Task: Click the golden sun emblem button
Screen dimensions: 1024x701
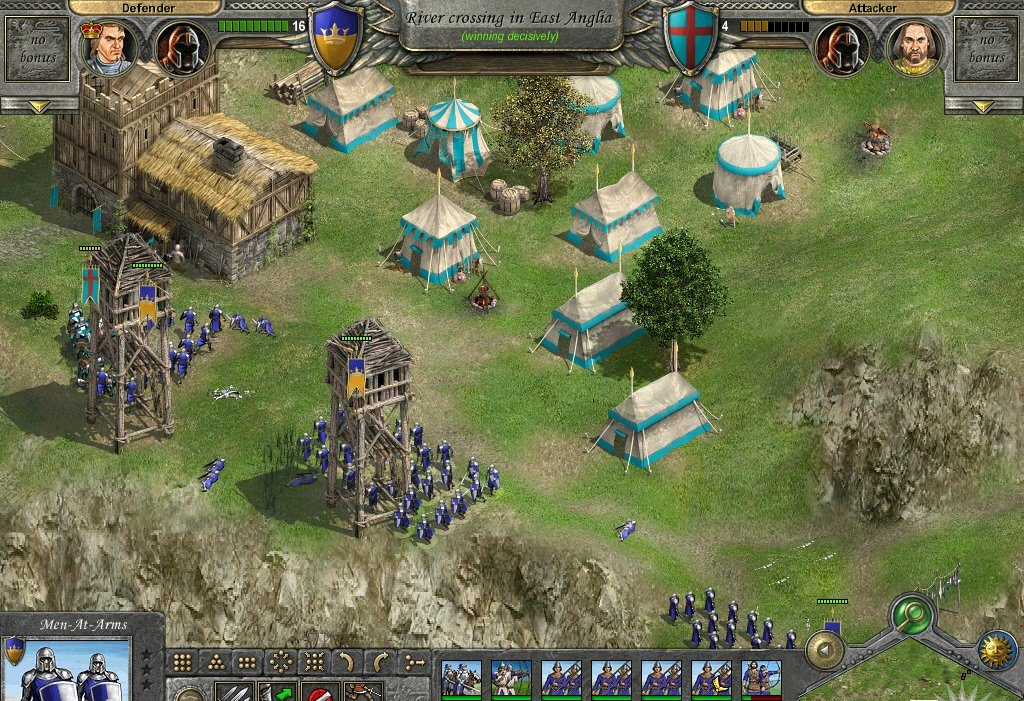Action: pos(996,650)
